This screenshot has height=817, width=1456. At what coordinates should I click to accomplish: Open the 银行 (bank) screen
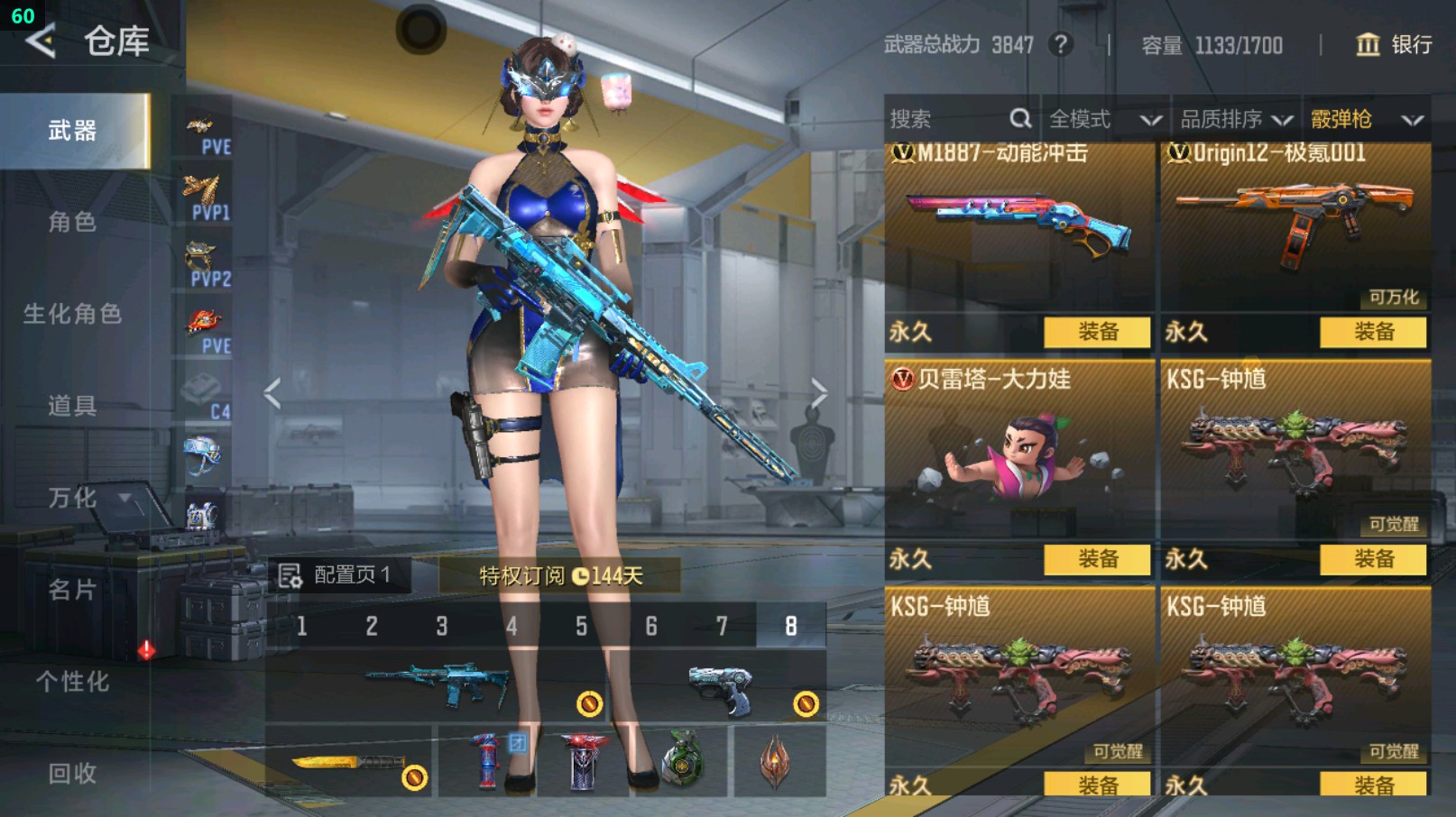[1394, 45]
